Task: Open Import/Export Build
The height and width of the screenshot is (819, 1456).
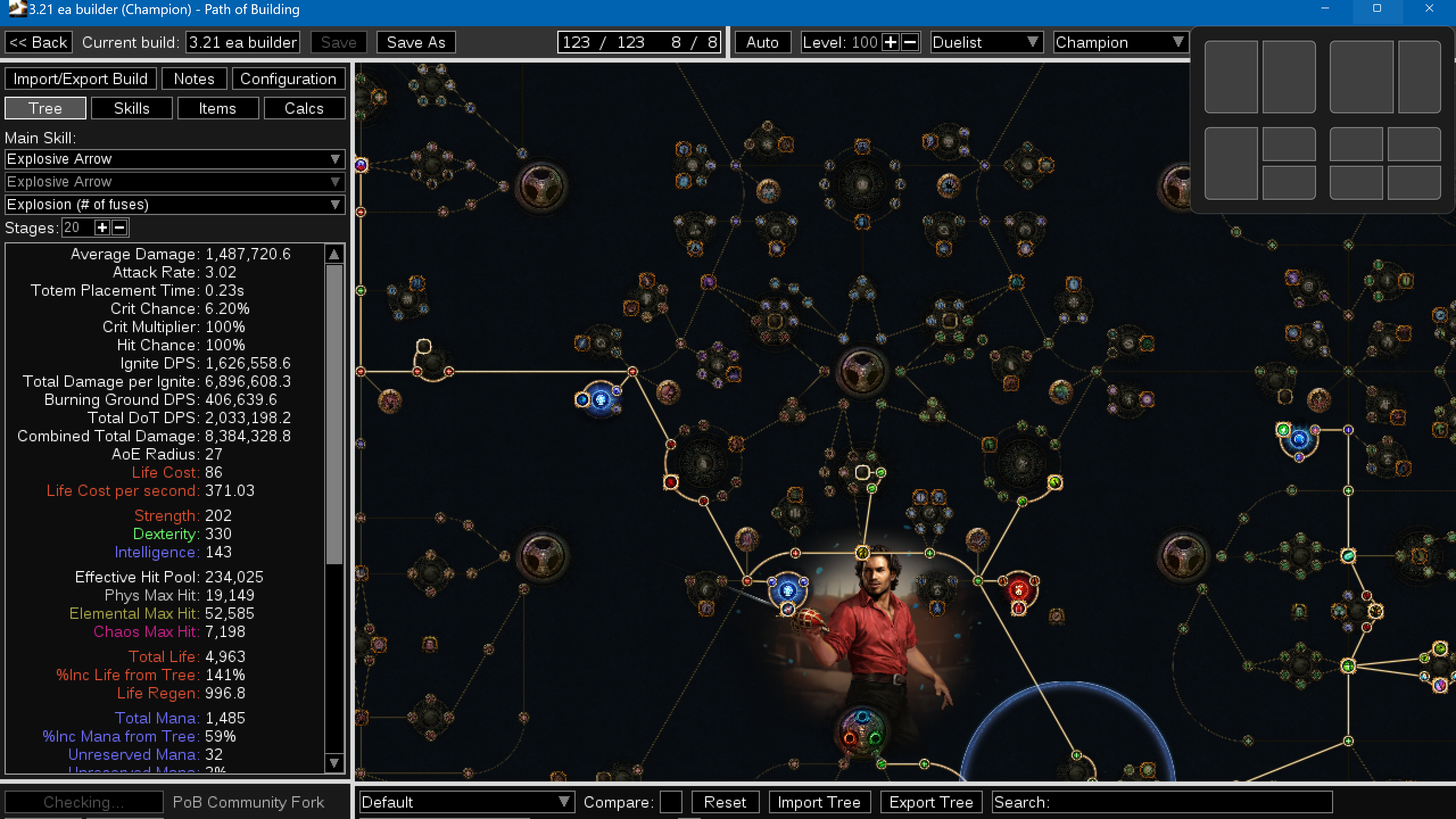Action: 80,78
